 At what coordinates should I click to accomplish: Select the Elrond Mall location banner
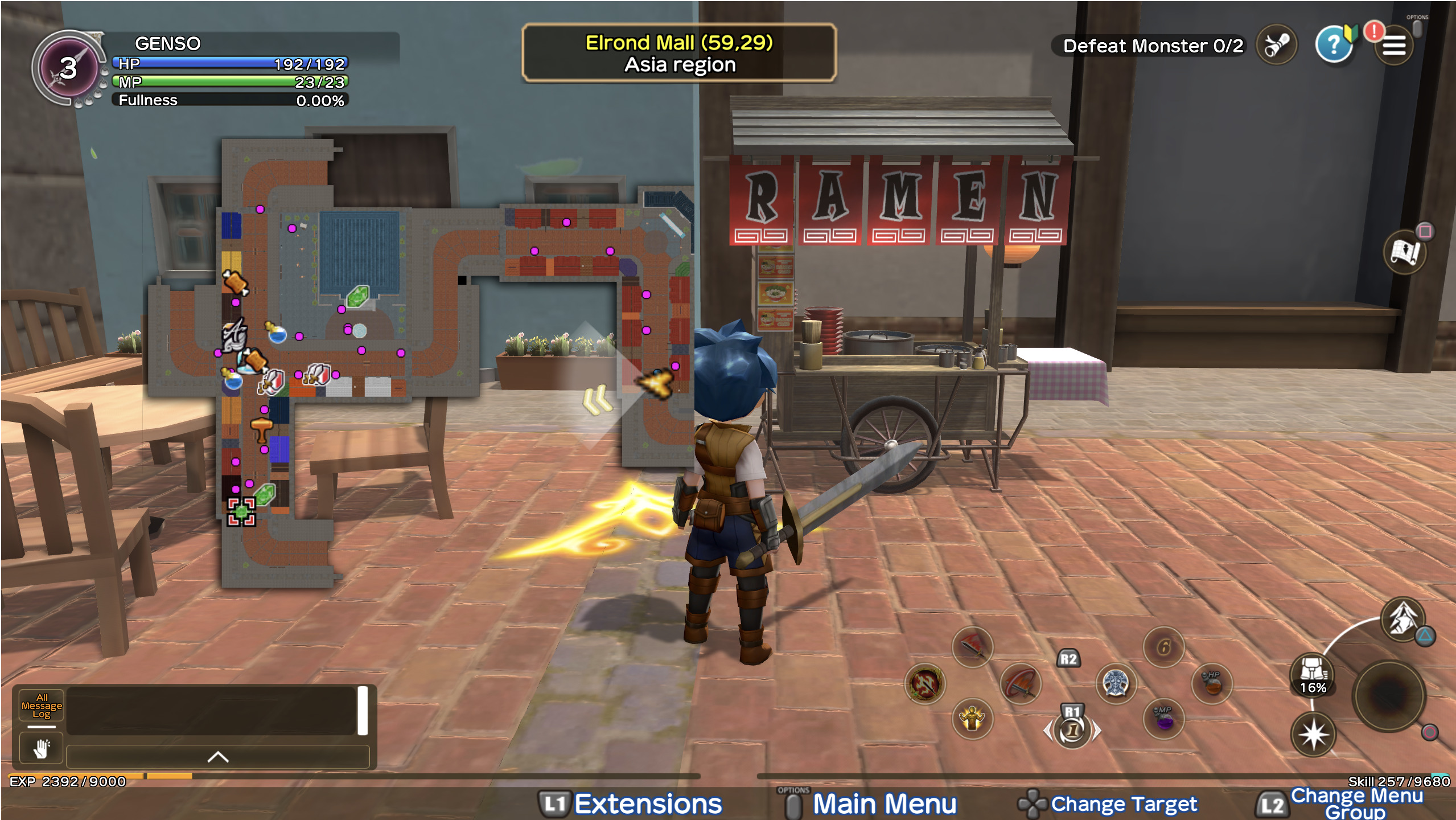679,53
